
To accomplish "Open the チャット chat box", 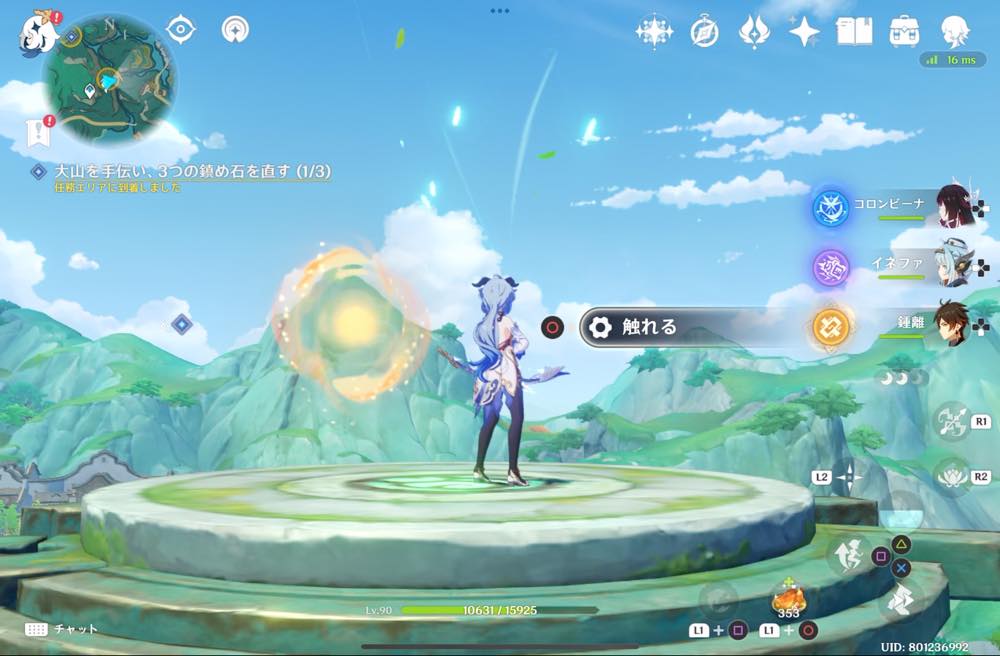I will pyautogui.click(x=63, y=629).
